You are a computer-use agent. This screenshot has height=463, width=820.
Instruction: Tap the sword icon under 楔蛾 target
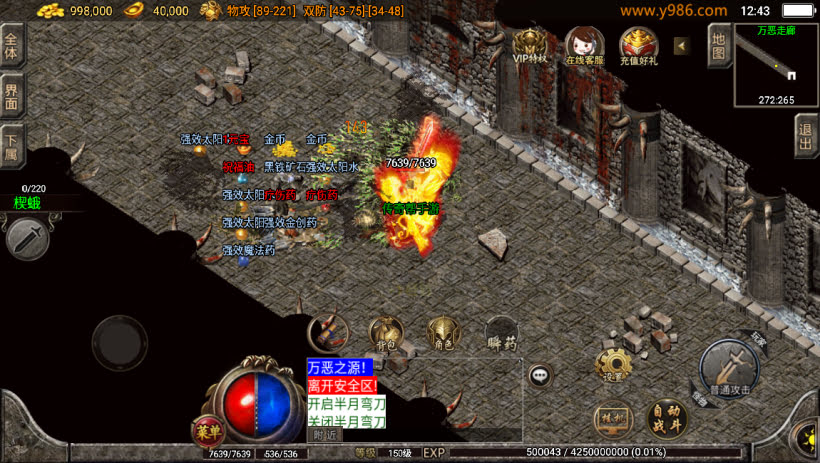click(27, 239)
